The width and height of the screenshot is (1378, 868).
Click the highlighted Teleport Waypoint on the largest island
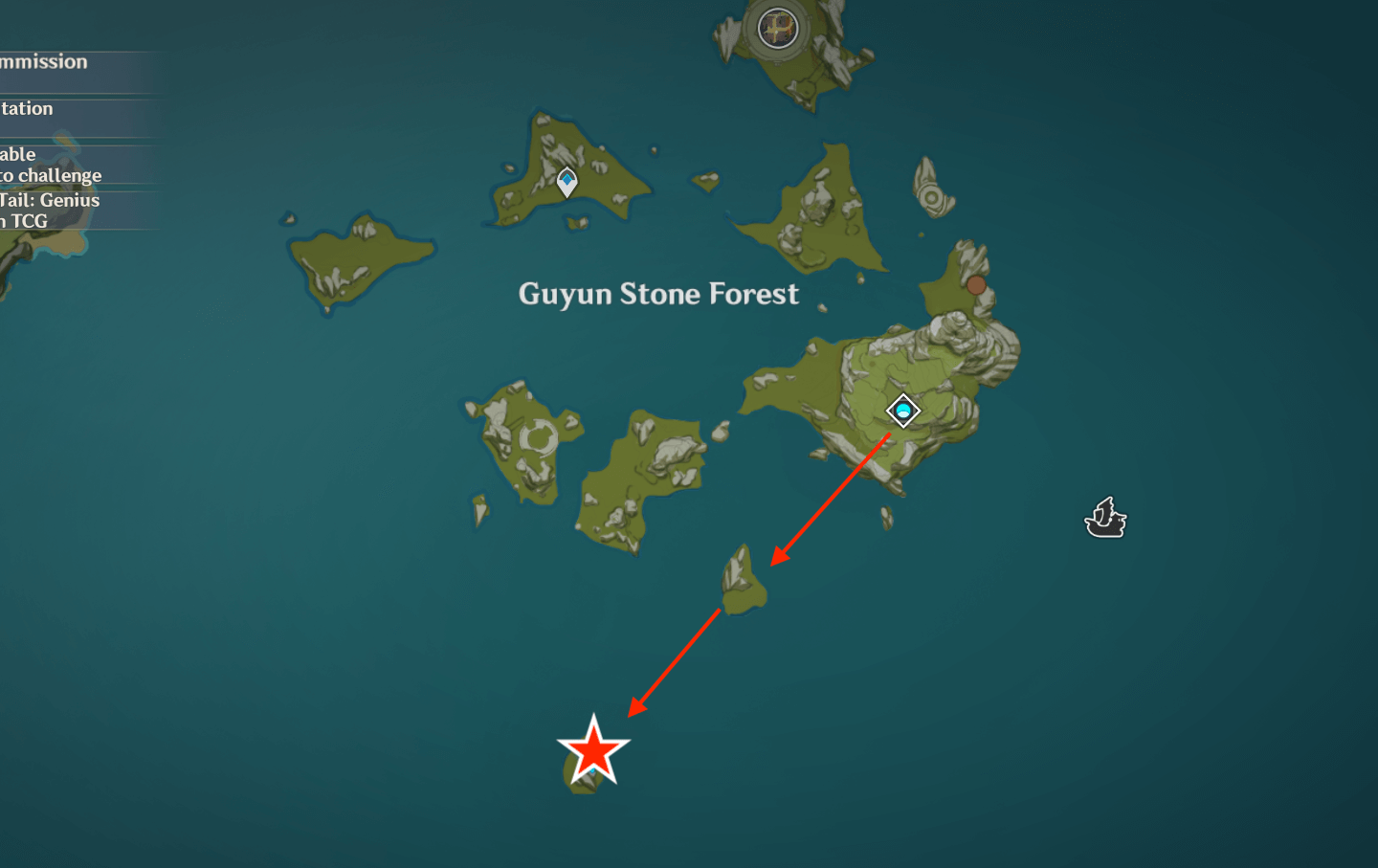pos(901,410)
